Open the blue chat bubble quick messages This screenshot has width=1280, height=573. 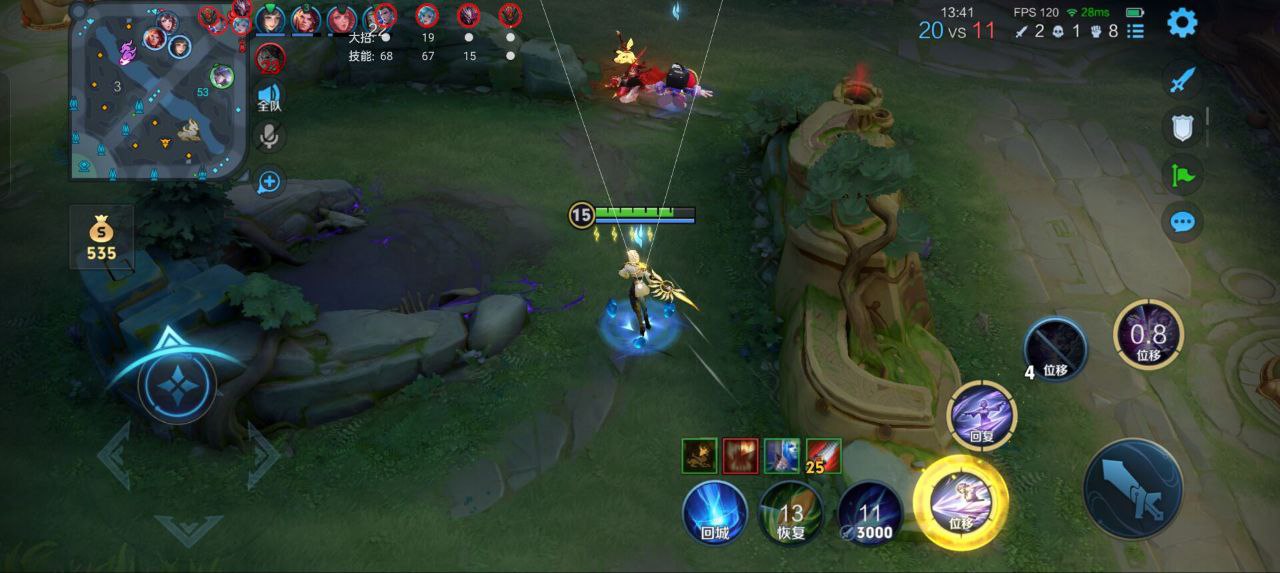[1182, 221]
